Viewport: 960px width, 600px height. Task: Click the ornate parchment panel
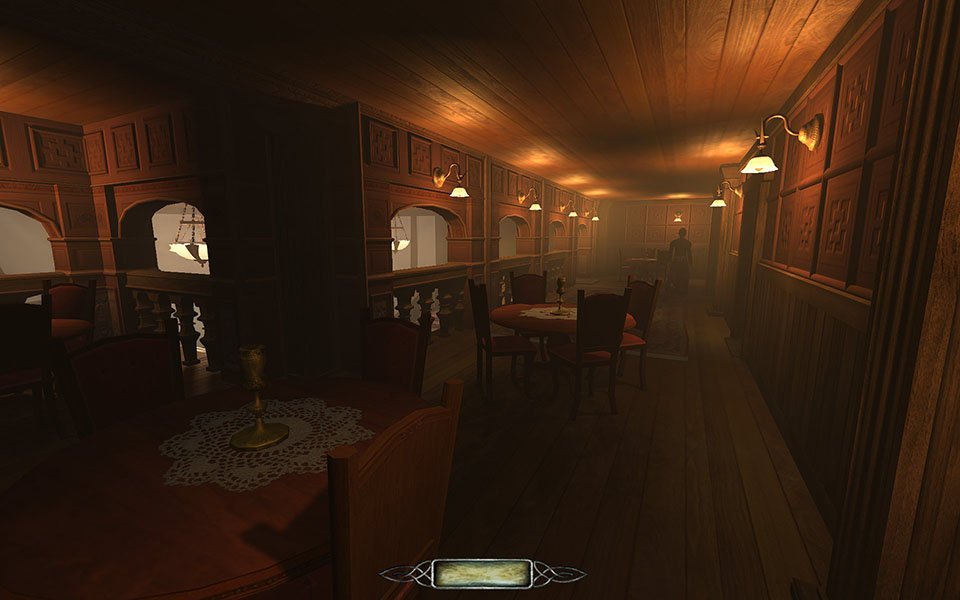tap(482, 573)
